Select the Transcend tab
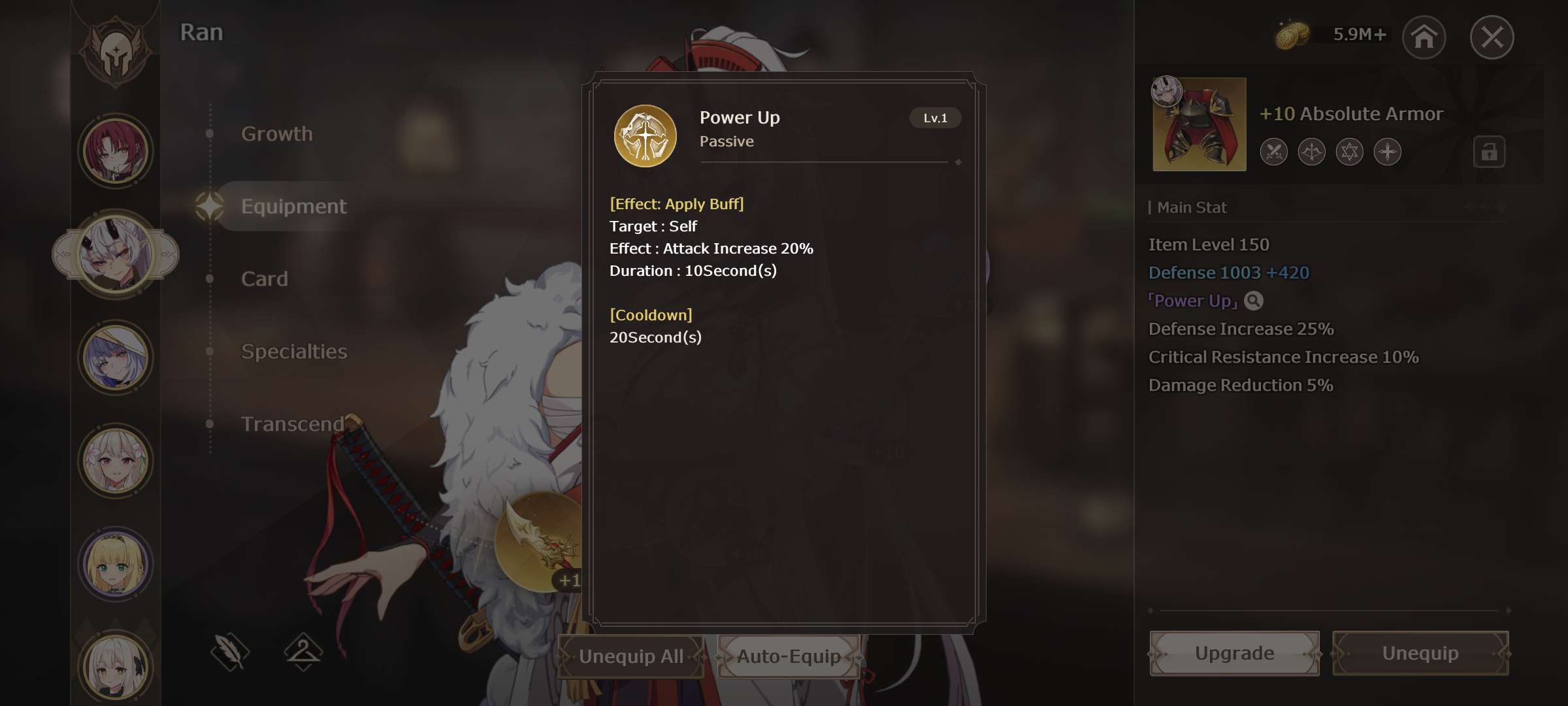This screenshot has width=1568, height=706. [292, 424]
